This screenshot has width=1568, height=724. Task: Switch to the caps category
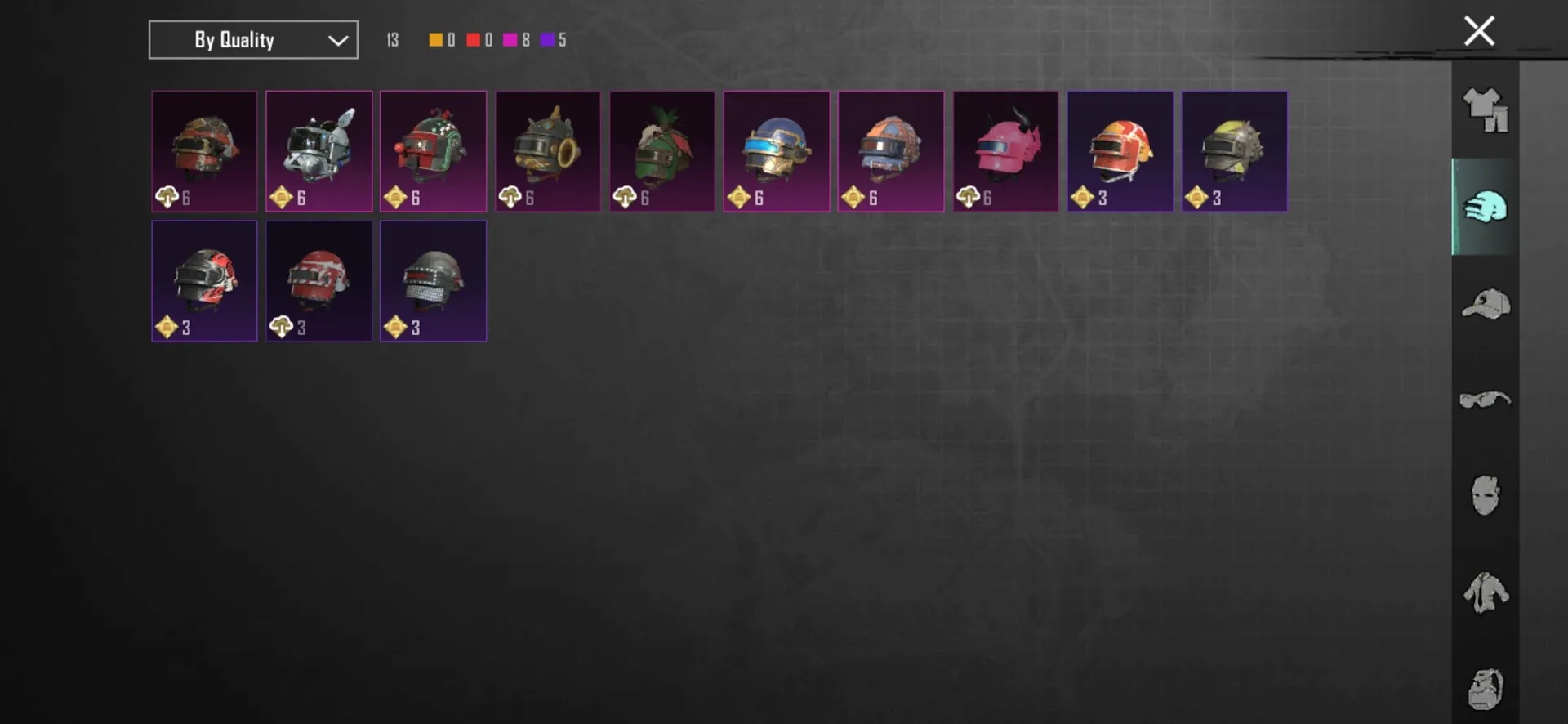click(1486, 305)
